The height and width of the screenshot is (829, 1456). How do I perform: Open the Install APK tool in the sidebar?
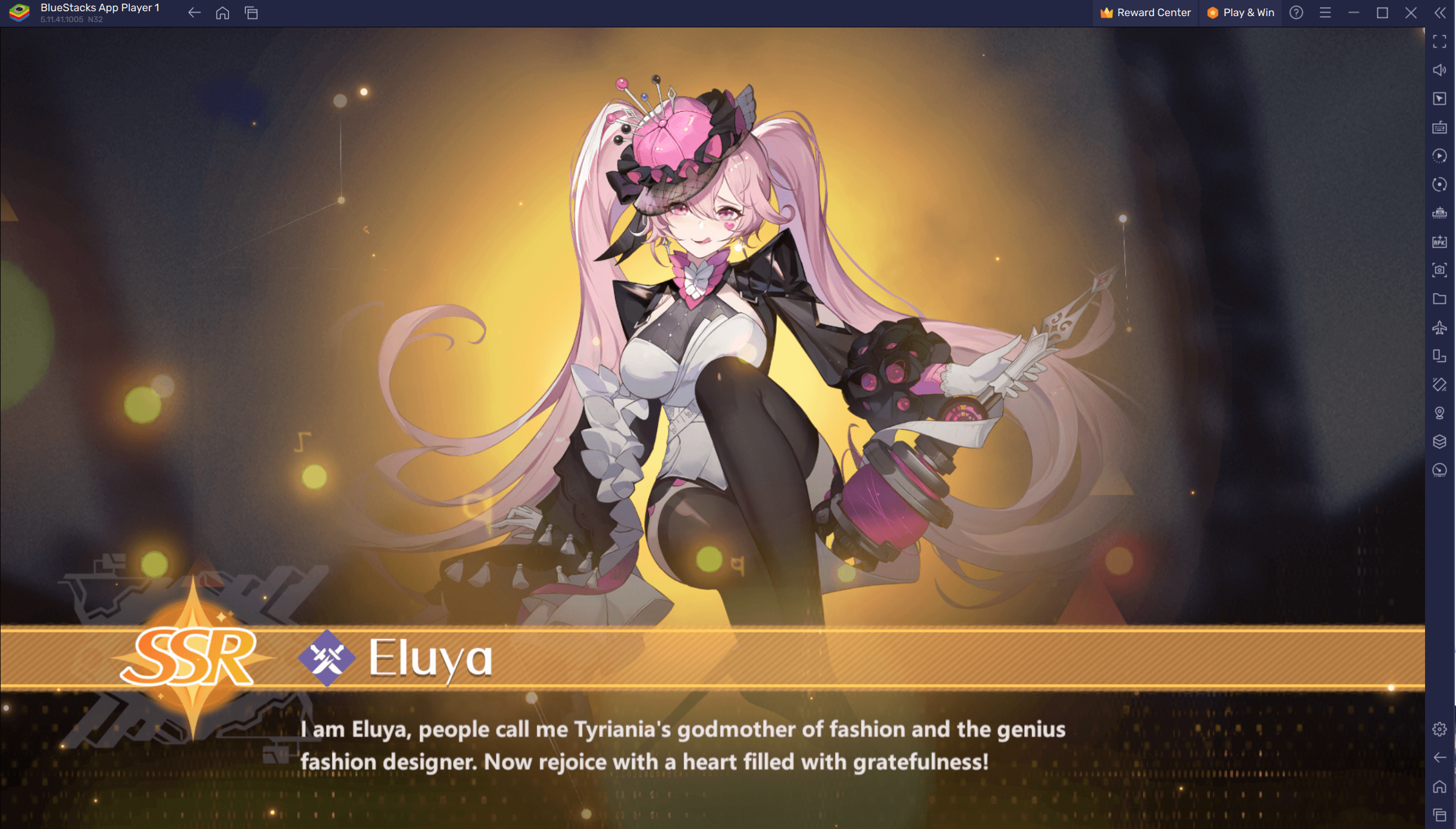1441,241
